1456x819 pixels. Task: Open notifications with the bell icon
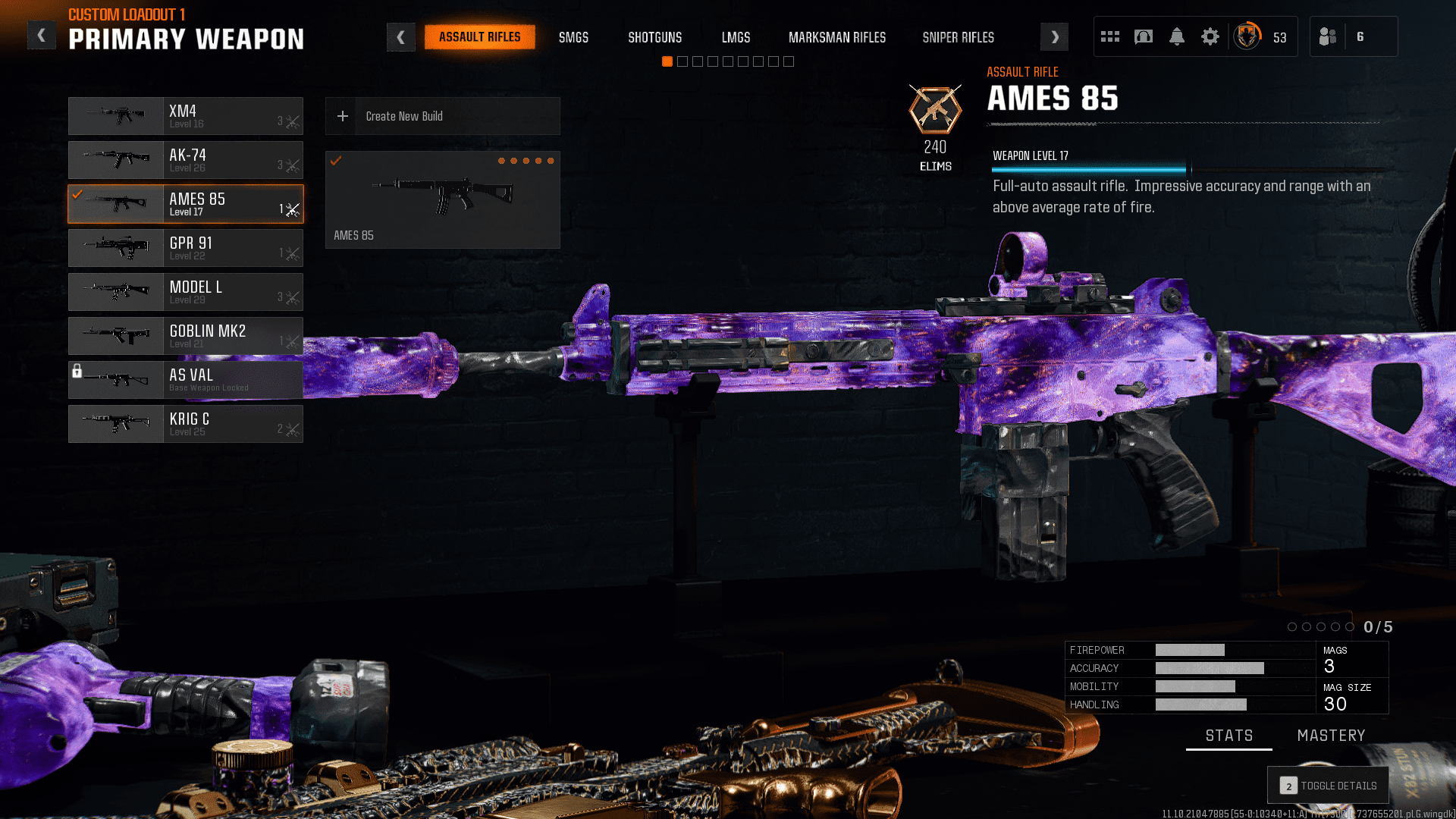(1177, 36)
